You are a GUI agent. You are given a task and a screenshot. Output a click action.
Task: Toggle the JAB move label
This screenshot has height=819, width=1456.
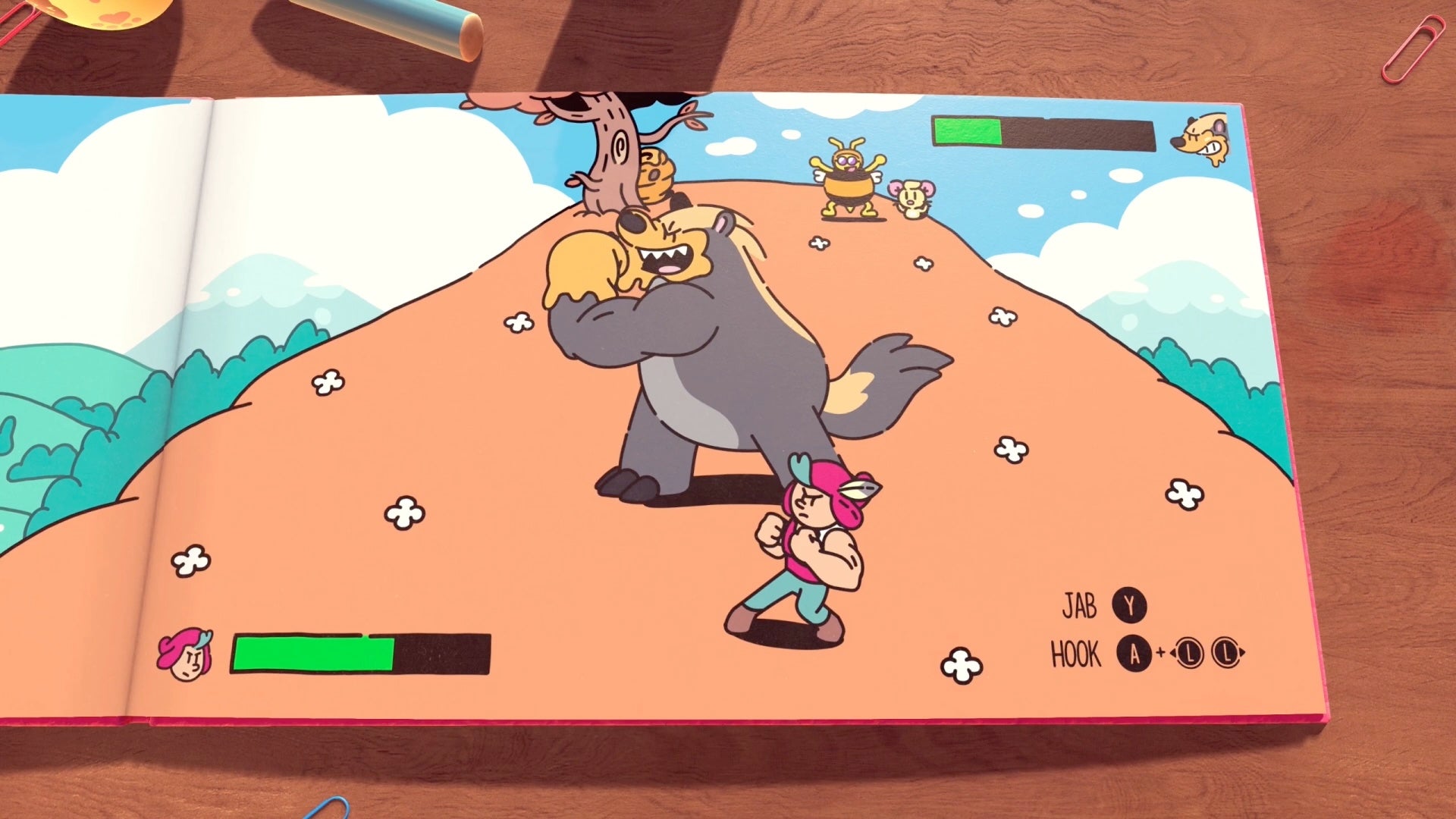1081,604
